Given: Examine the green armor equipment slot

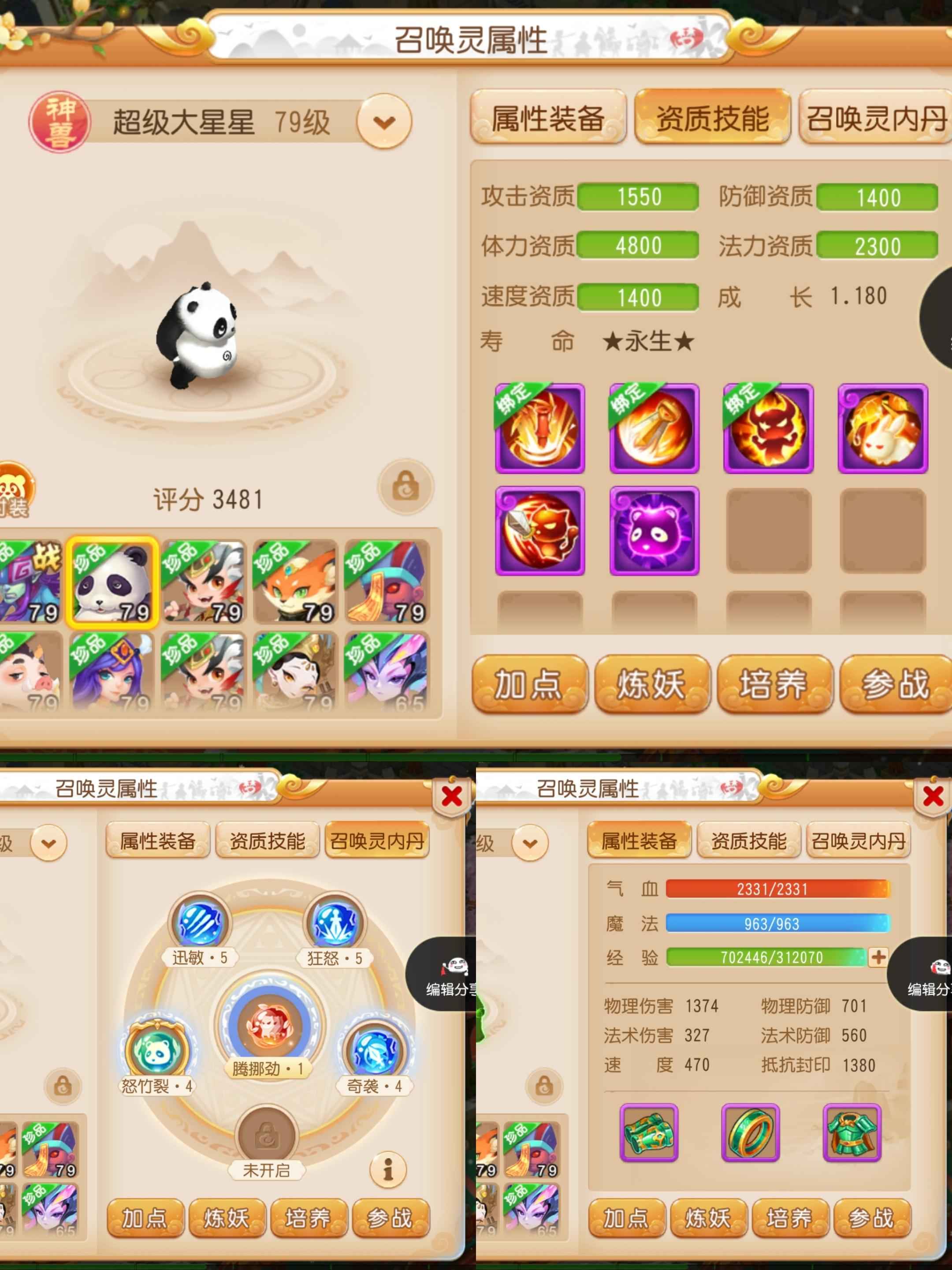Looking at the screenshot, I should [x=852, y=1132].
